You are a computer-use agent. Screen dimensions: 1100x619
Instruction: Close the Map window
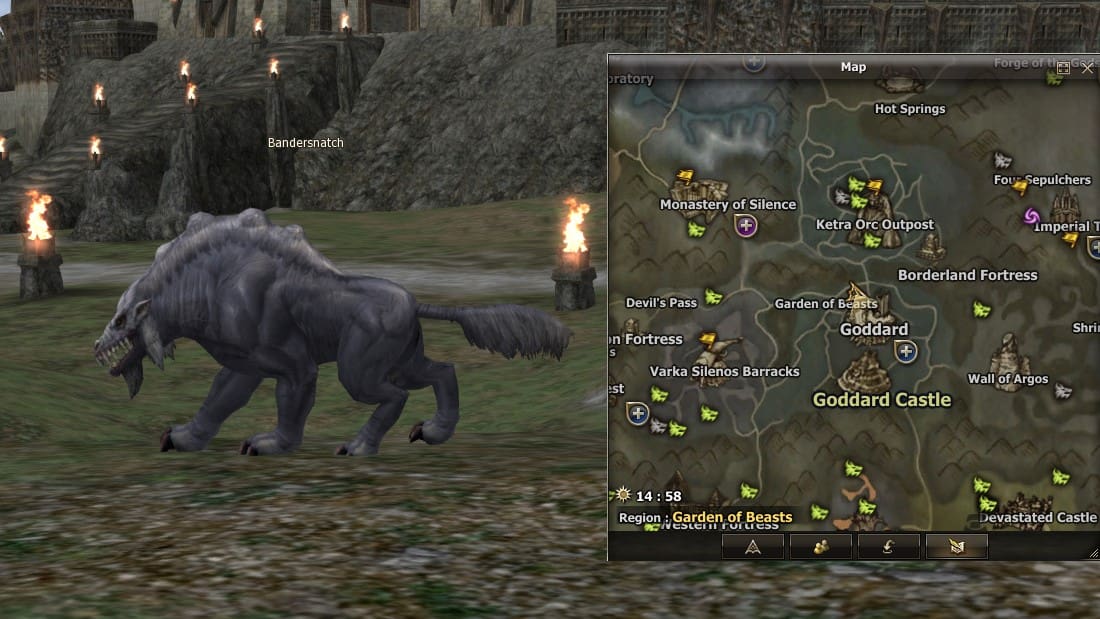coord(1088,68)
